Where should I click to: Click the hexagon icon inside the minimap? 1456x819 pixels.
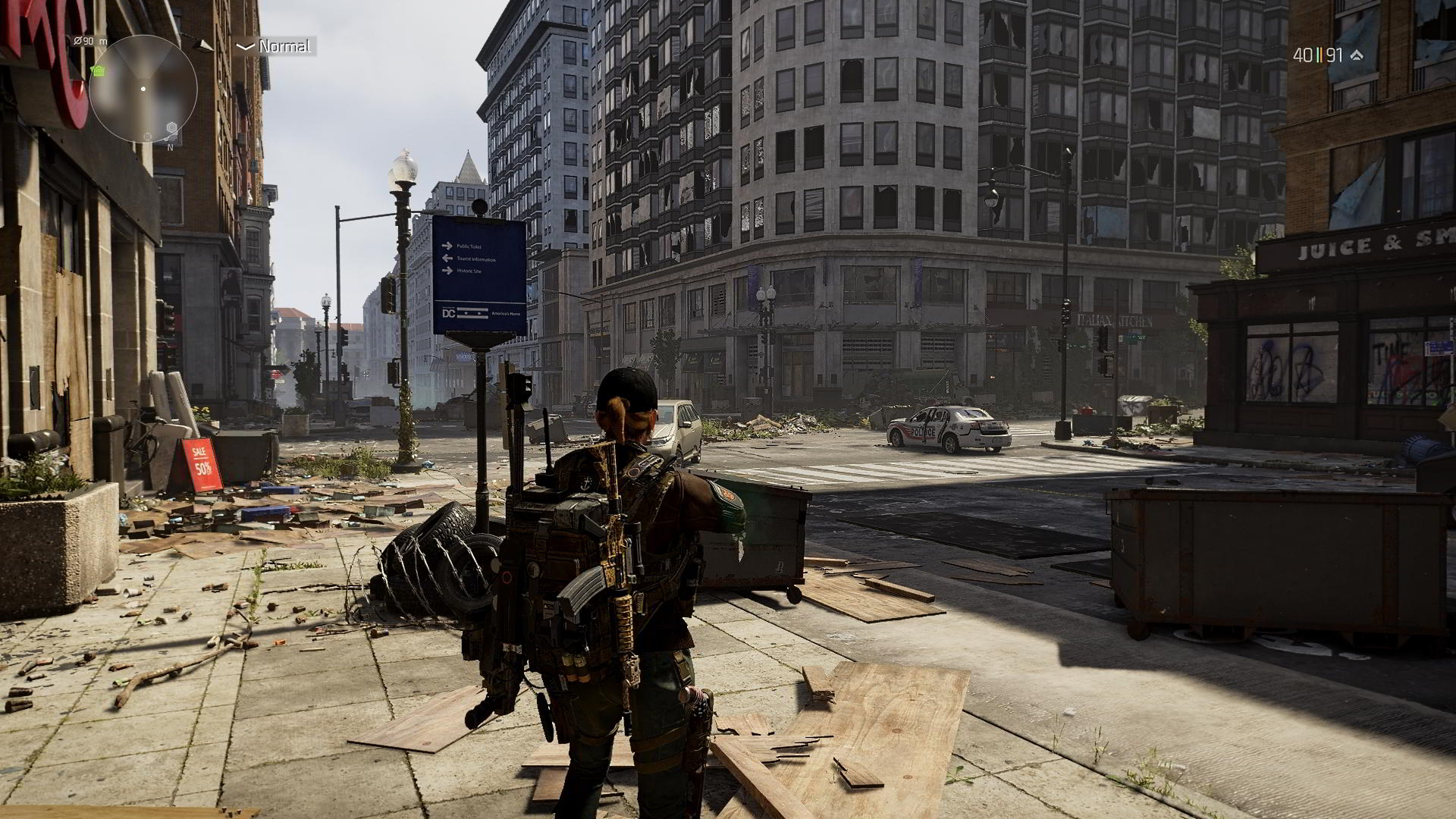171,127
